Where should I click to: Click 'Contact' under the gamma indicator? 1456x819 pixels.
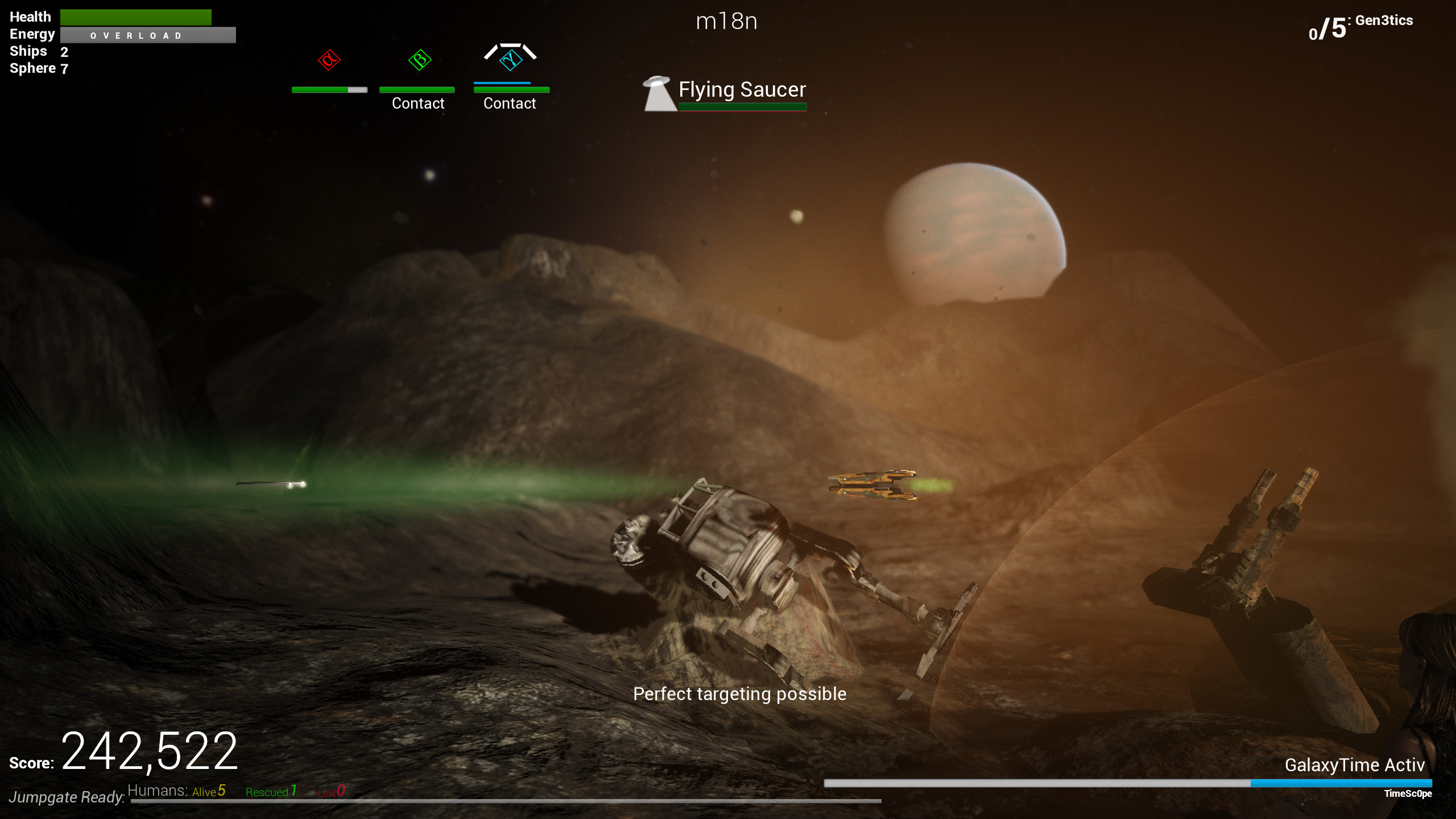(x=510, y=103)
